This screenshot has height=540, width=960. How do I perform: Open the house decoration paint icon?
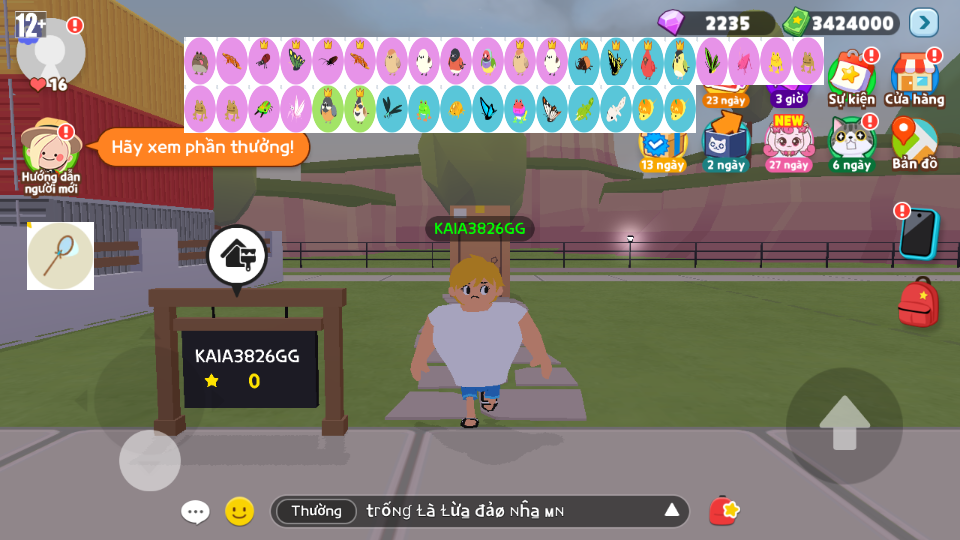237,255
